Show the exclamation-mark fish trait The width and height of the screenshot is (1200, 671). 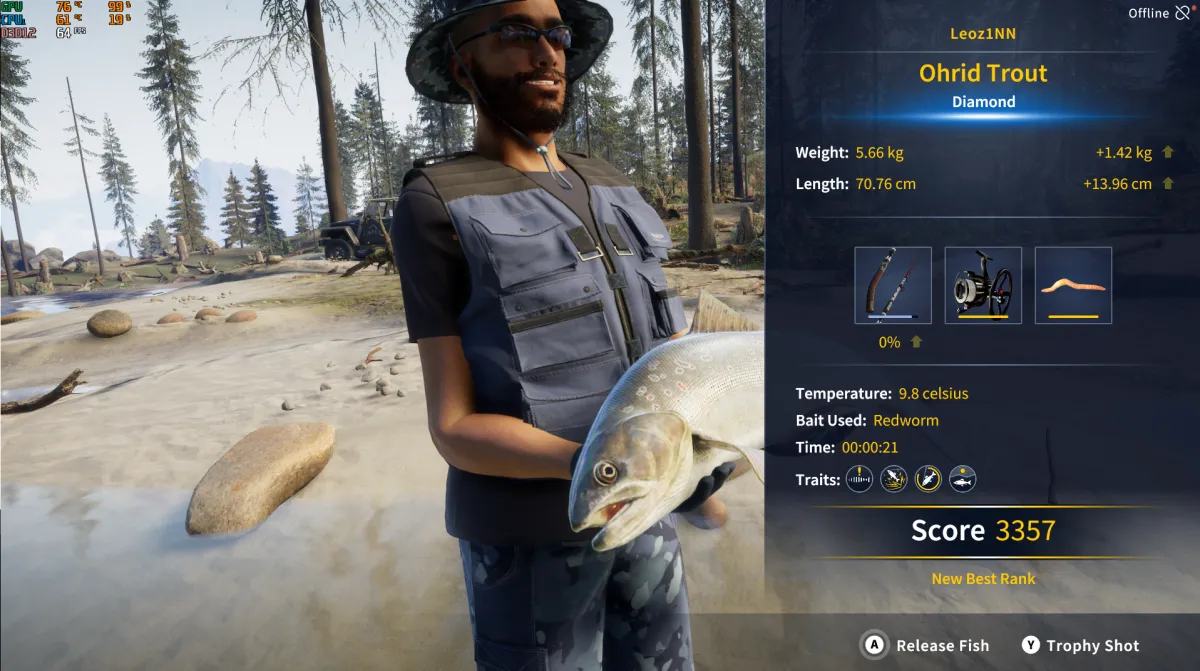click(860, 479)
